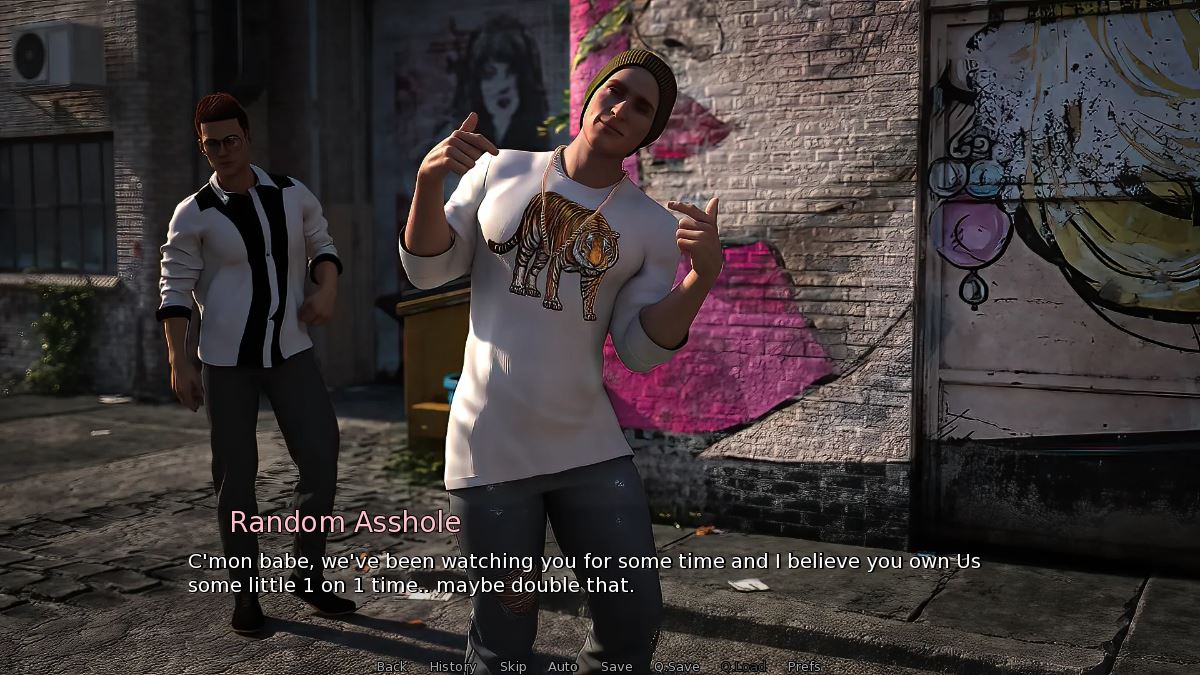Open the dialogue History log
Viewport: 1200px width, 675px height.
coord(453,666)
